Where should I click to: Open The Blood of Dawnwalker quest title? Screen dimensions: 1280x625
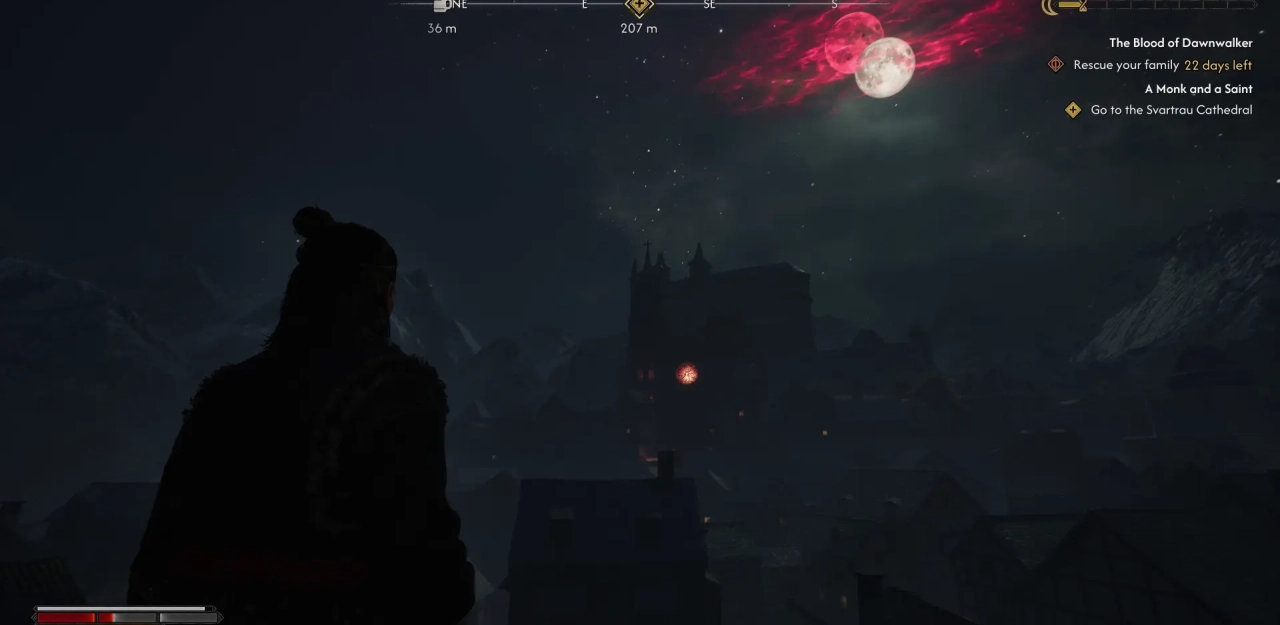point(1180,43)
